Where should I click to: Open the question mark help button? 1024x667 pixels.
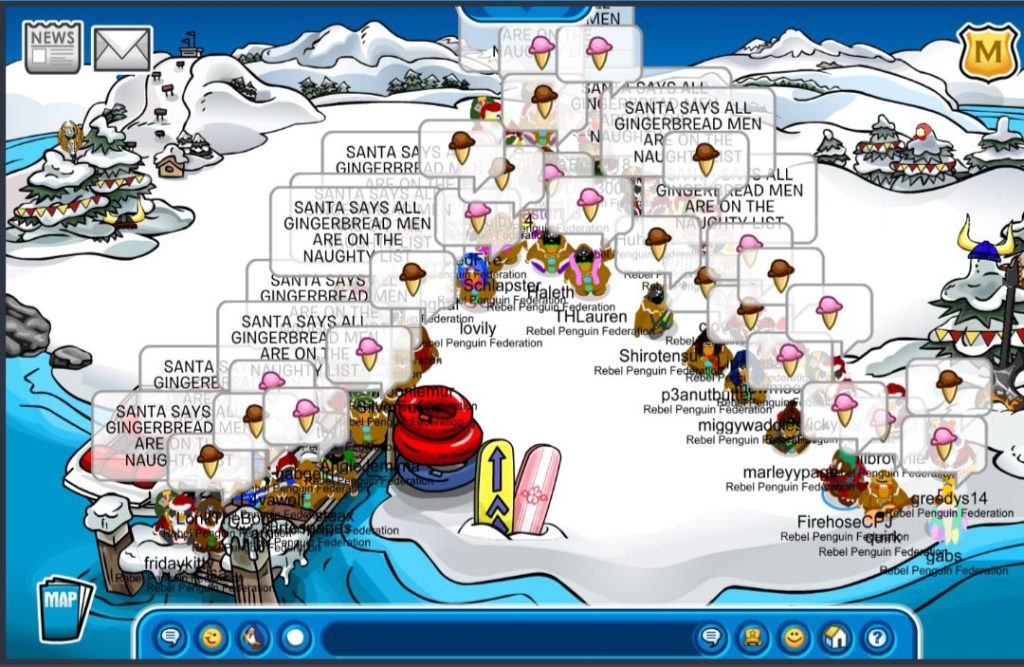tap(877, 637)
